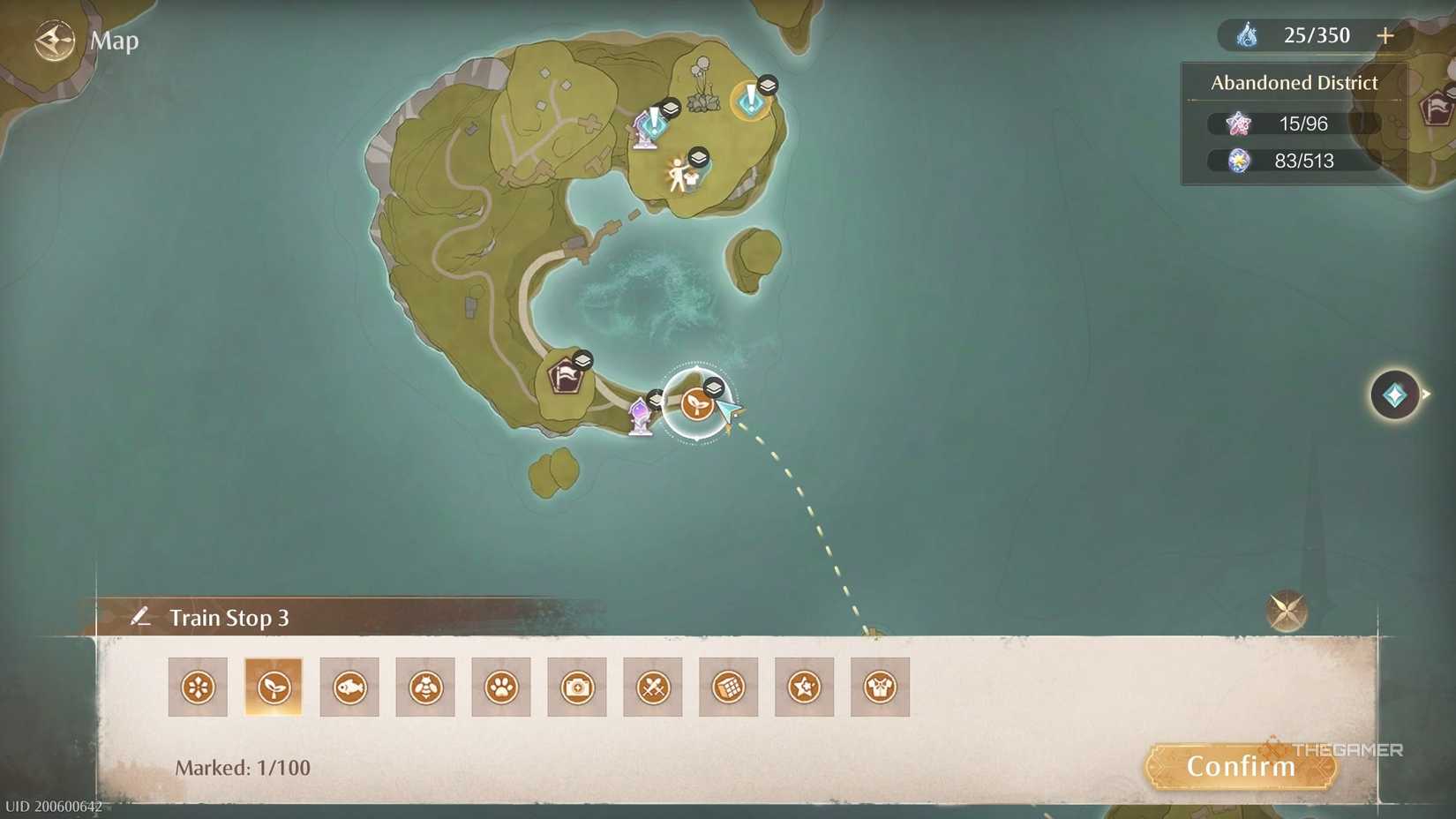The width and height of the screenshot is (1456, 819).
Task: Expand the glowing diamond panel on right edge
Action: [x=1395, y=396]
